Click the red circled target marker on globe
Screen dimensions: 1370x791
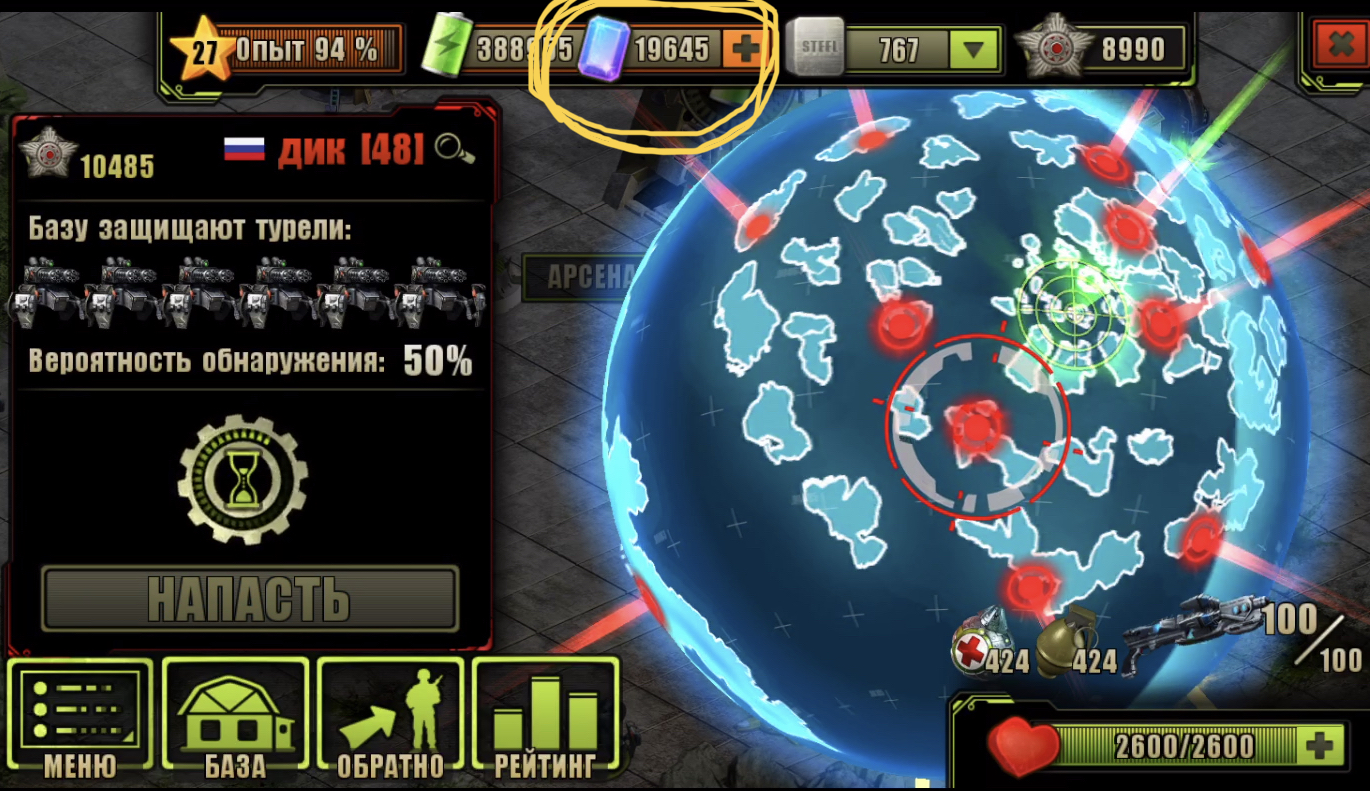[976, 427]
